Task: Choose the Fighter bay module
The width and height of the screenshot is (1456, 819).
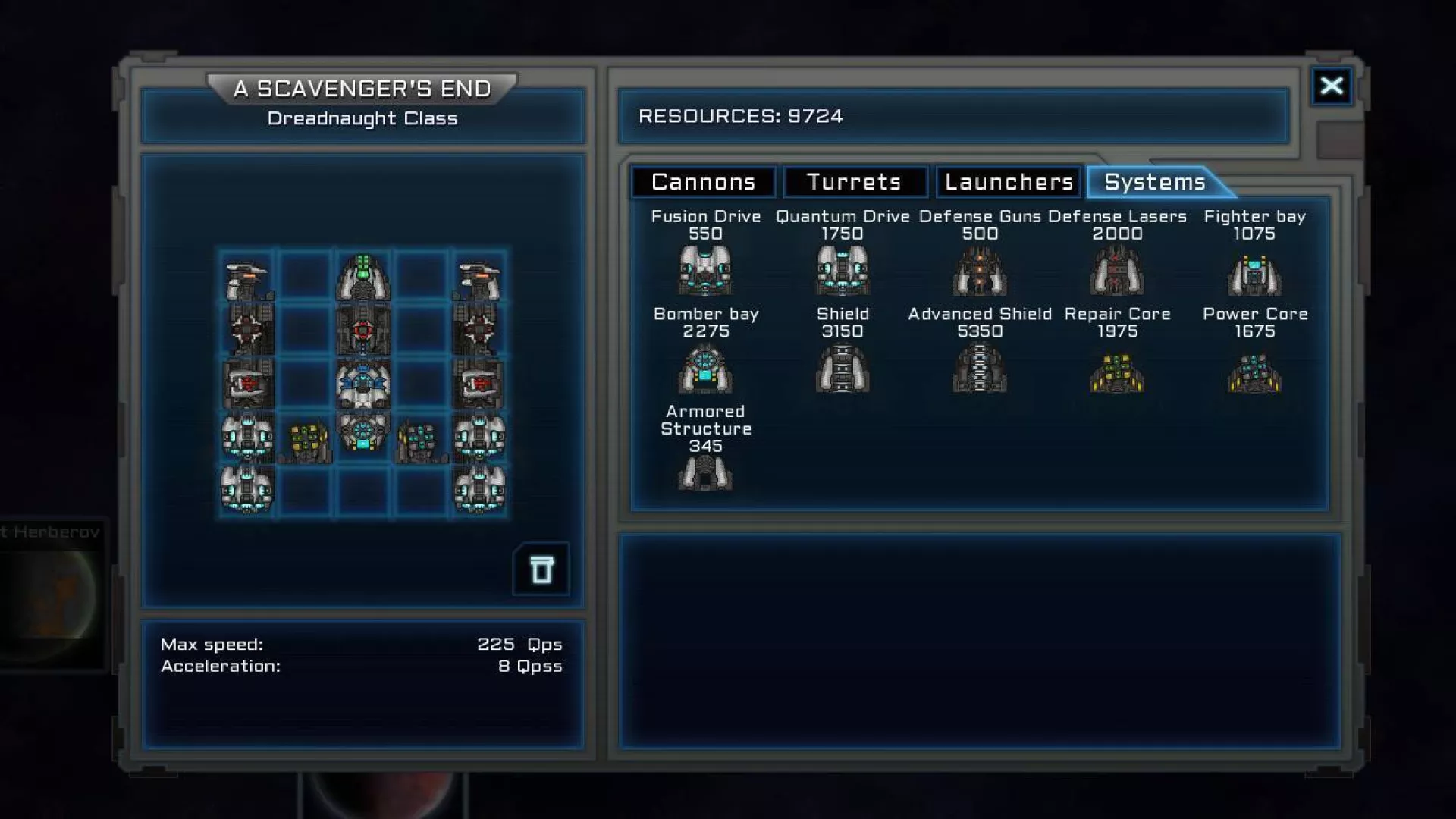Action: pyautogui.click(x=1254, y=273)
